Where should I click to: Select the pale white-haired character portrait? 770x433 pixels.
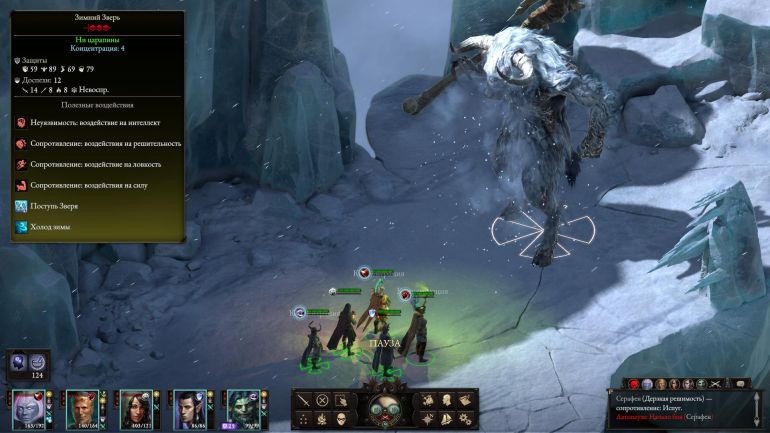[x=28, y=408]
